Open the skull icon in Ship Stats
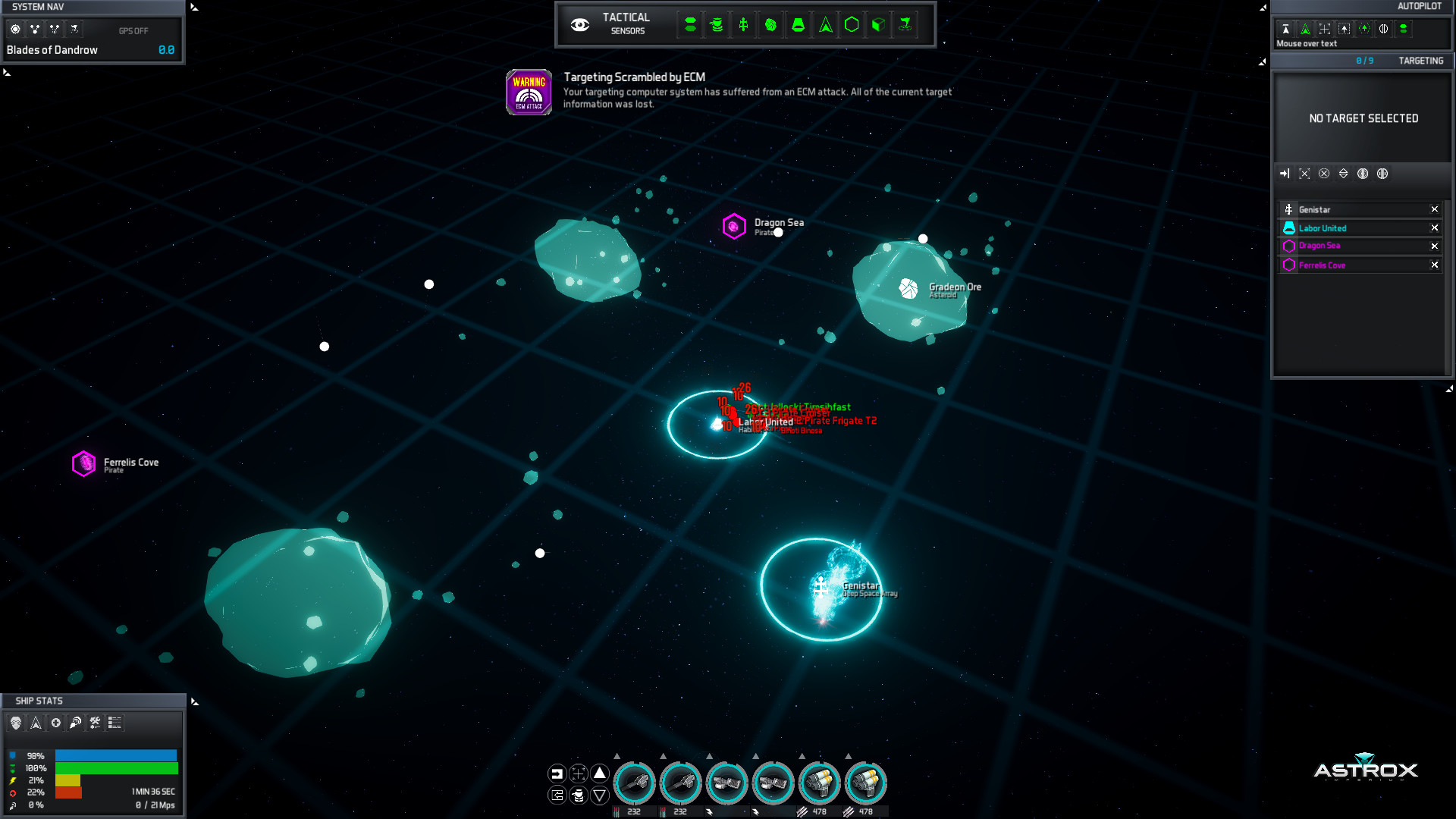 (x=16, y=723)
